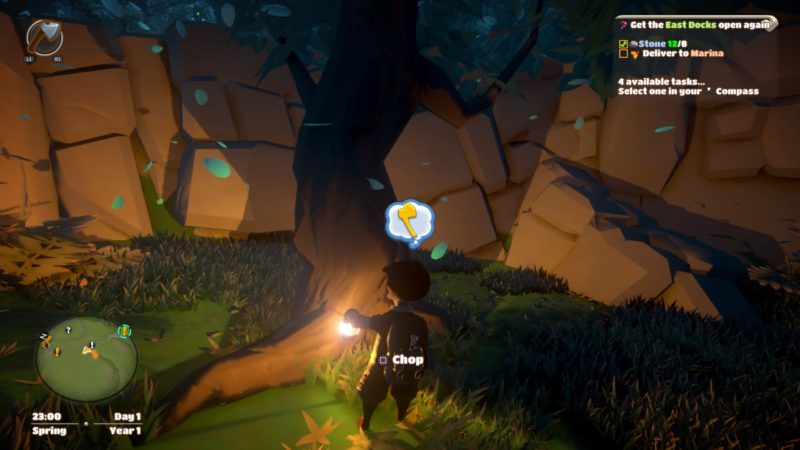Image resolution: width=800 pixels, height=450 pixels.
Task: Select the equipped axe tool icon
Action: 44,37
